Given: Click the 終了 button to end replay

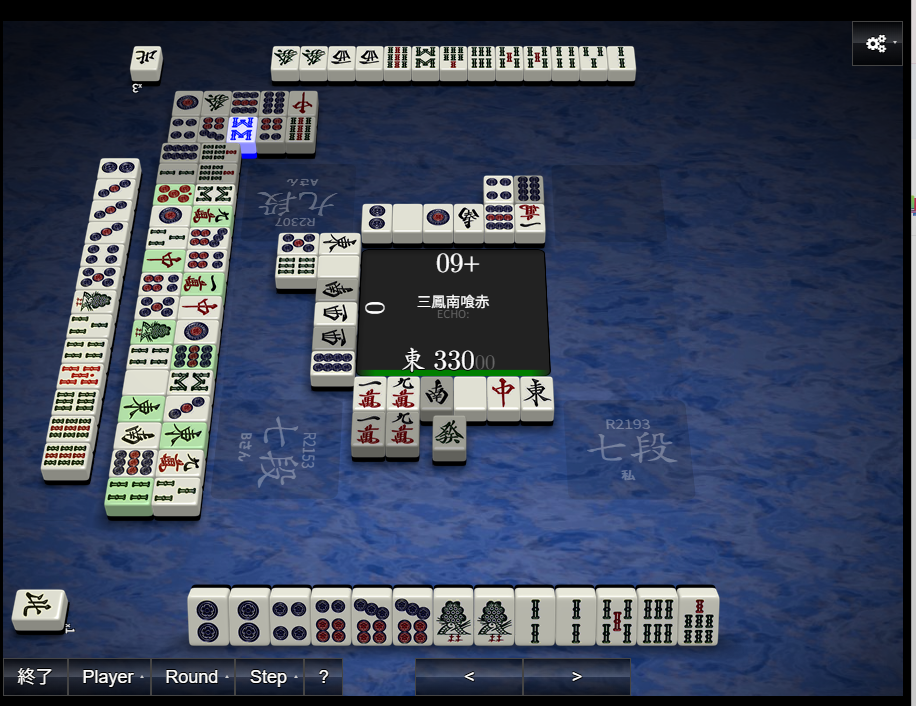Looking at the screenshot, I should [x=35, y=677].
